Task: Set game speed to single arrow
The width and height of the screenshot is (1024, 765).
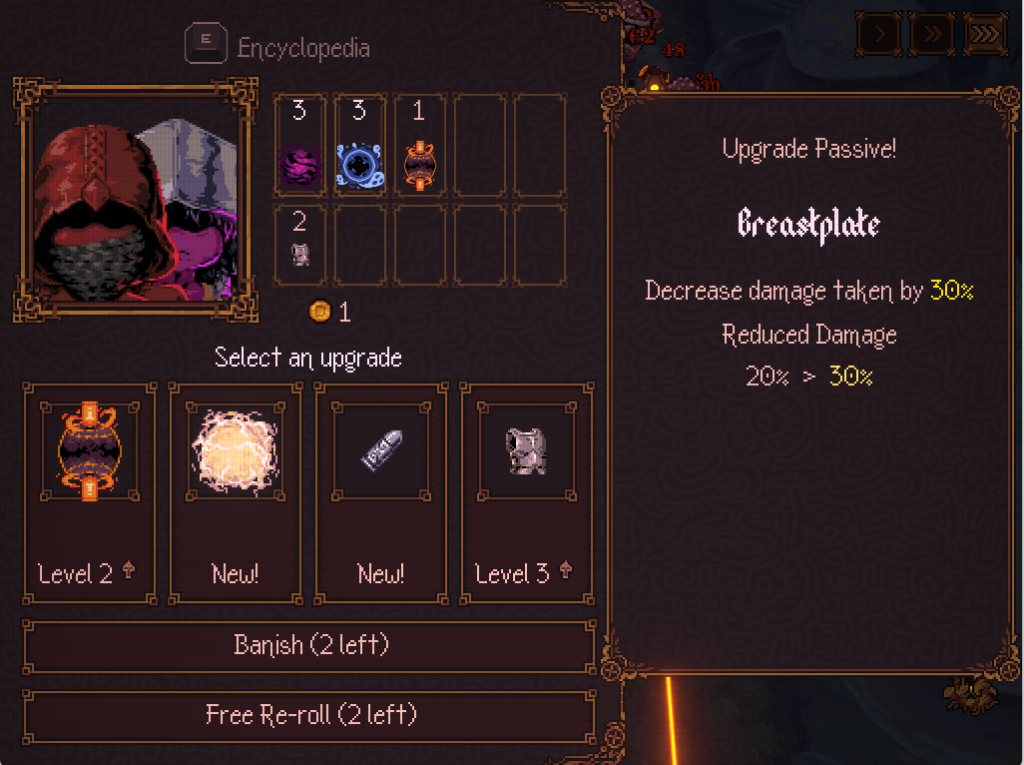Action: pos(879,34)
